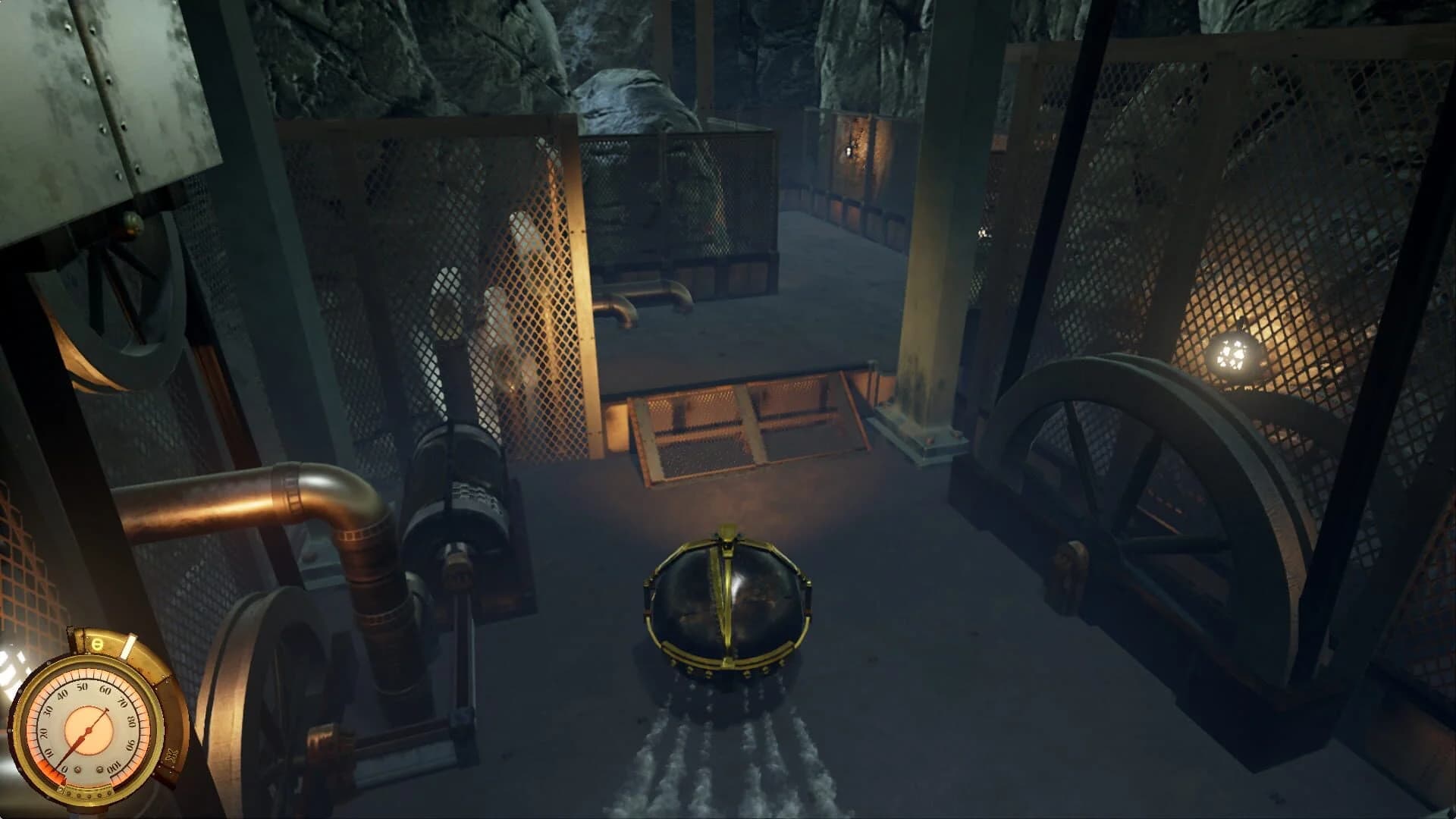Screen dimensions: 1456x819
Task: Click the white lever atop the gauge
Action: (x=129, y=647)
